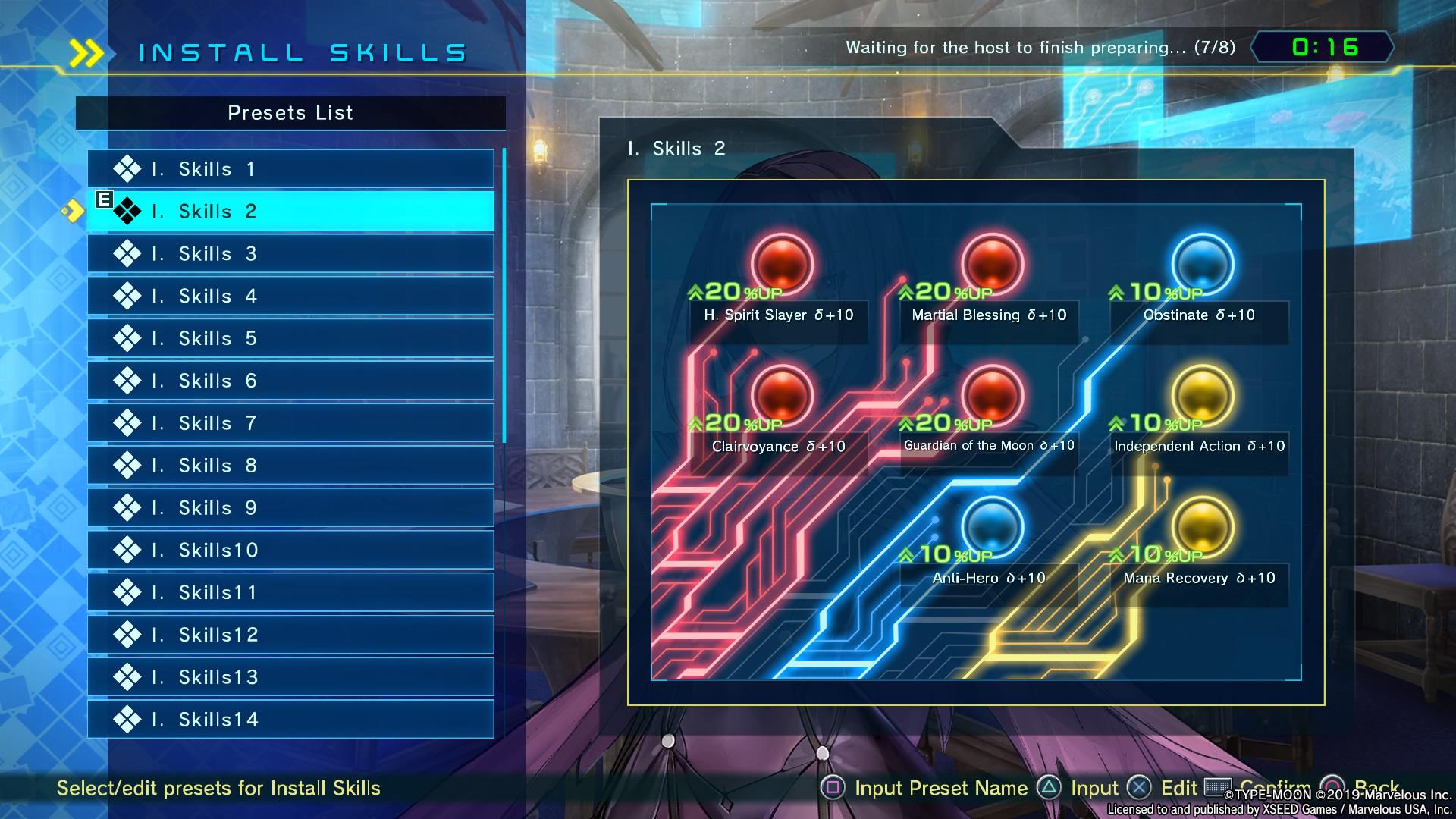Screen dimensions: 1456x819
Task: Pick the I. Skills12 preset
Action: point(290,635)
